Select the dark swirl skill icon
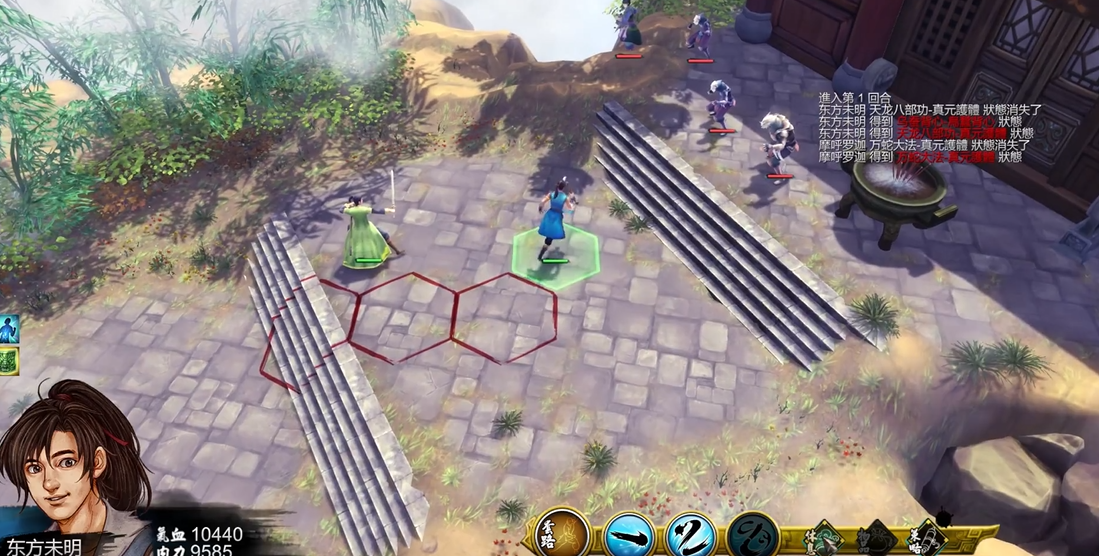1099x556 pixels. click(752, 536)
